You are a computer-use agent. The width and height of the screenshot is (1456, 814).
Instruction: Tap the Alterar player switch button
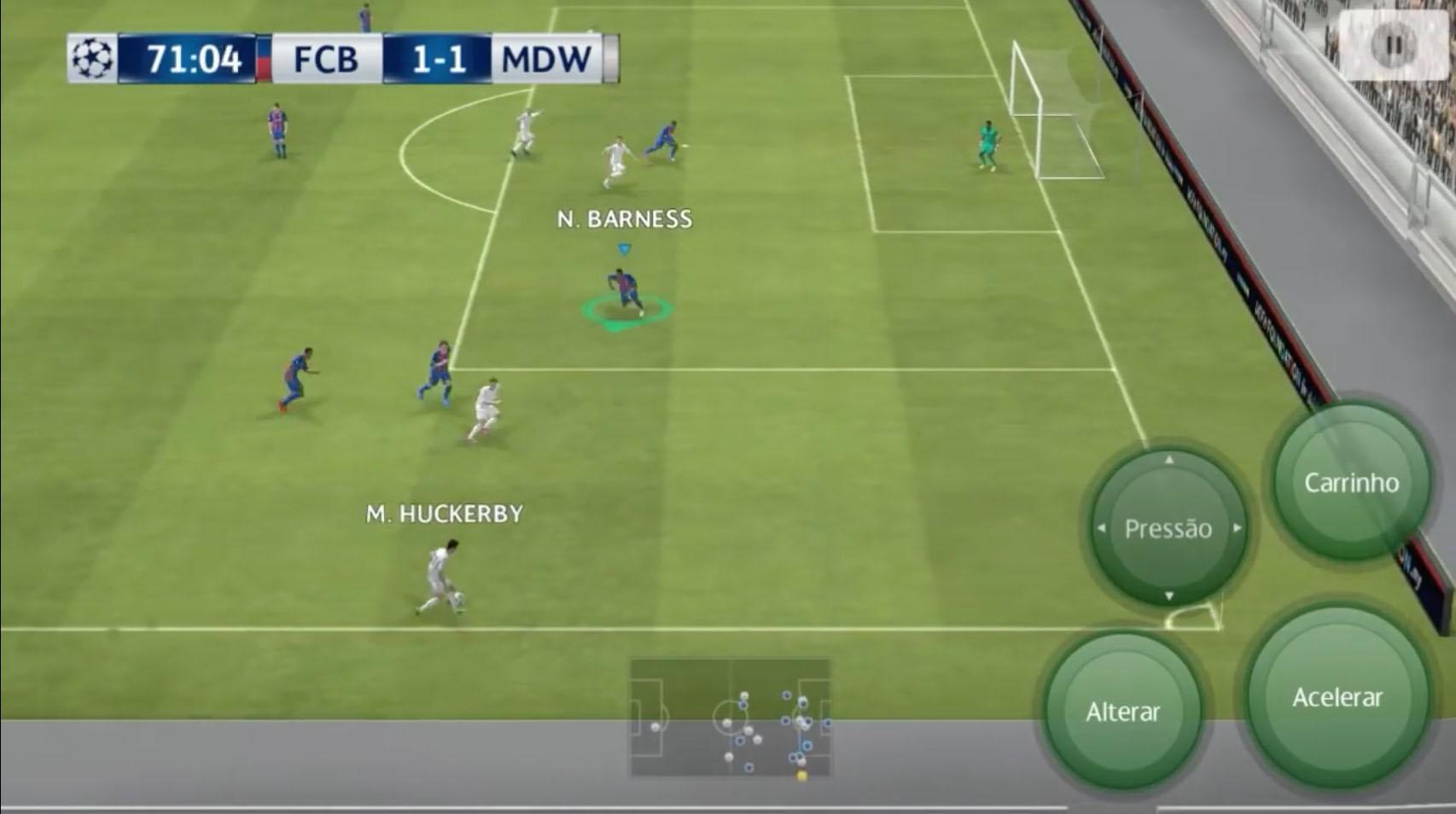(1125, 709)
